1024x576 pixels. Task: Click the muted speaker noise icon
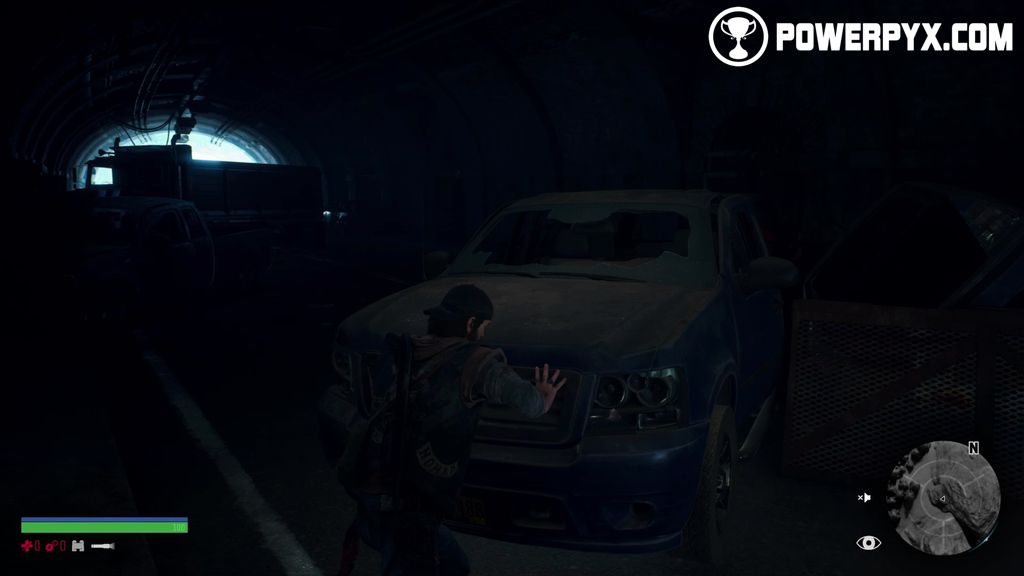pyautogui.click(x=864, y=497)
